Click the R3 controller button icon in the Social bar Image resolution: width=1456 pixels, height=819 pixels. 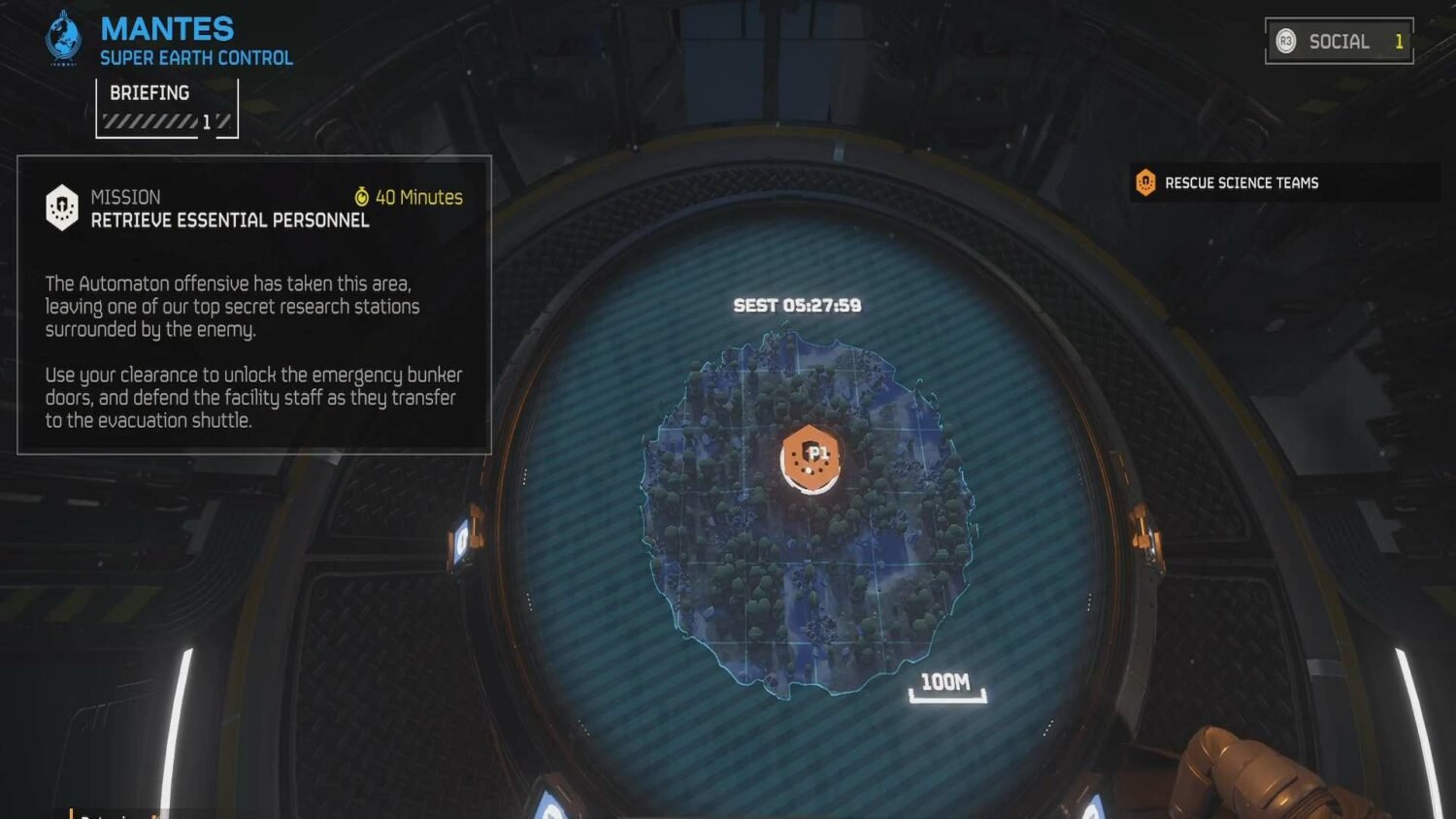point(1284,42)
